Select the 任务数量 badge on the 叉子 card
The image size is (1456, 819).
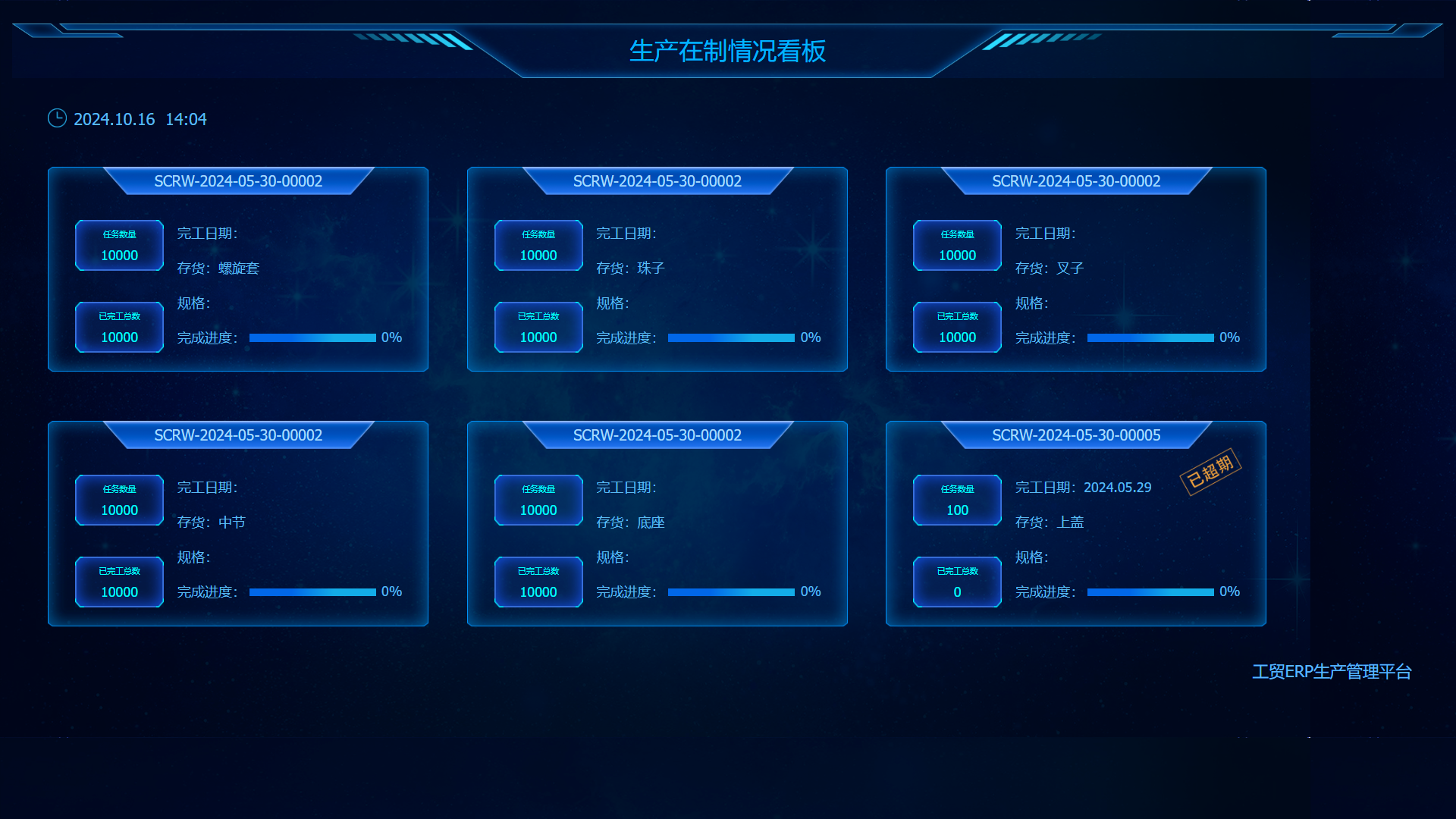[956, 245]
